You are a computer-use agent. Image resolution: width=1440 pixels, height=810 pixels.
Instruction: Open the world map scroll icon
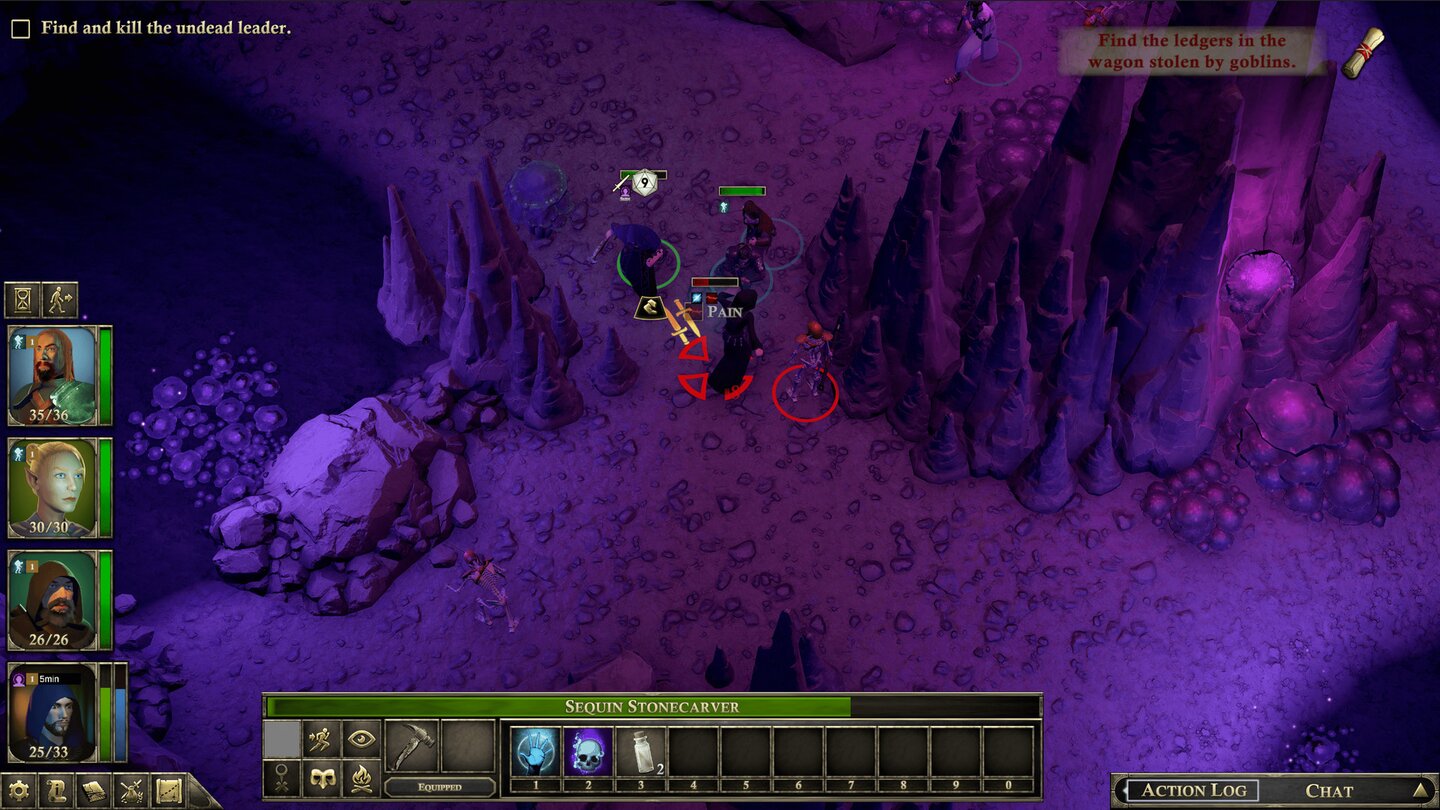(x=169, y=789)
